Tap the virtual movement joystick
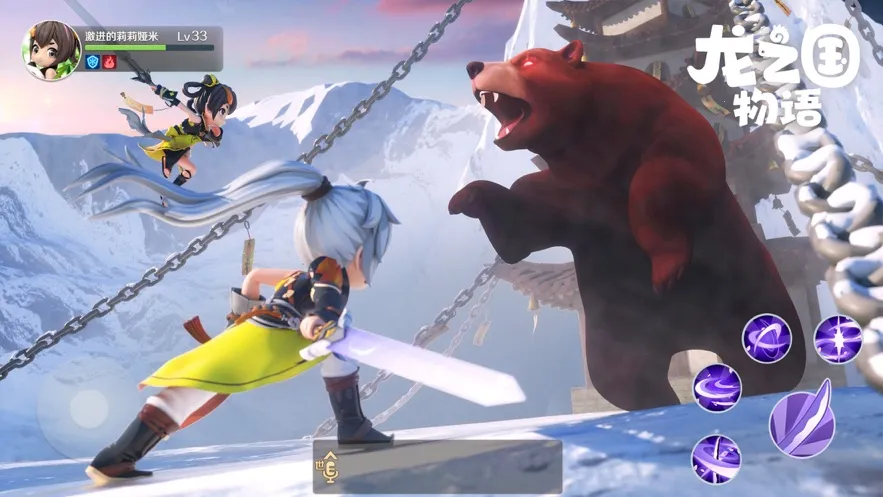The height and width of the screenshot is (497, 883). coord(89,407)
